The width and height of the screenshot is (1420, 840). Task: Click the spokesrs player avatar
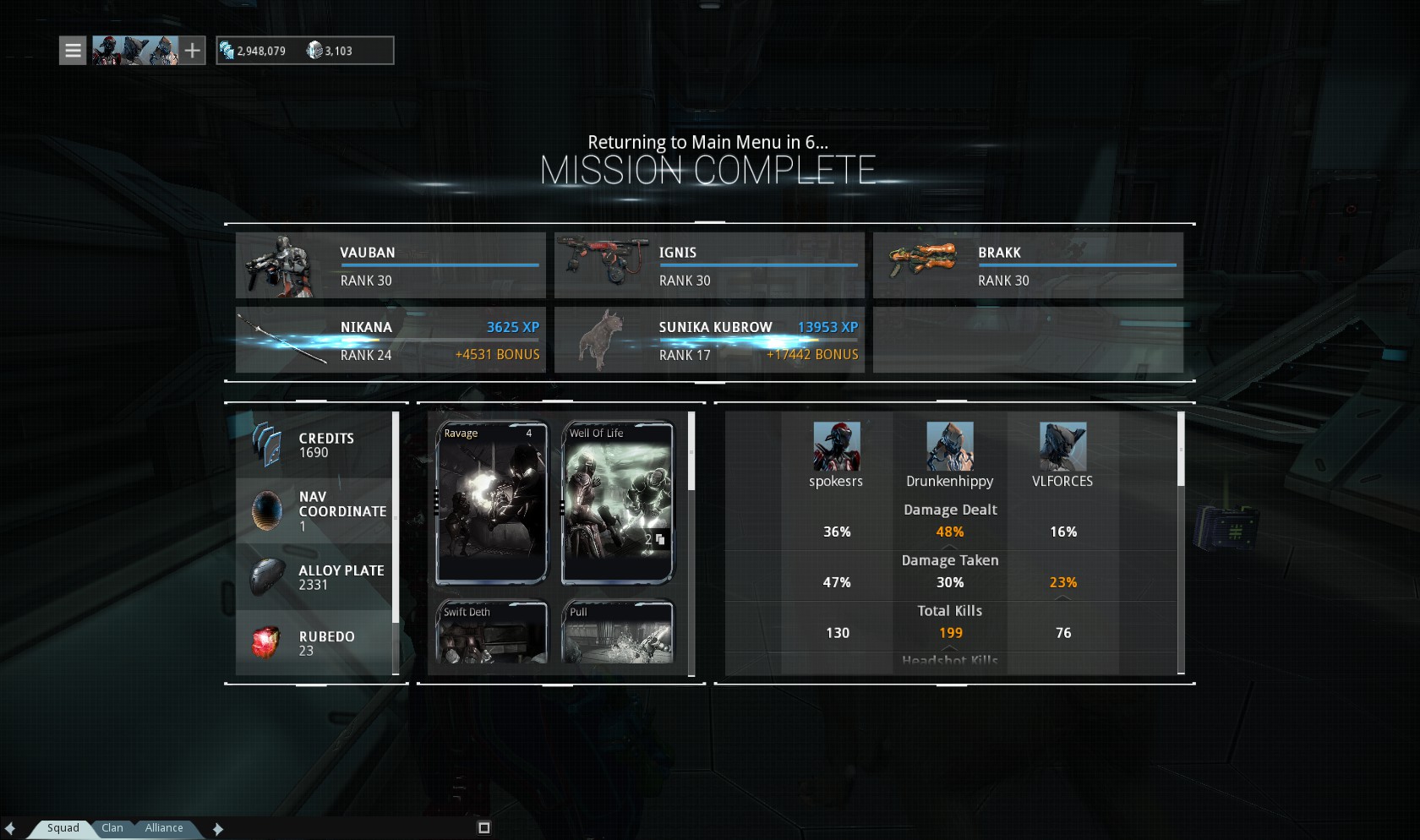[837, 446]
